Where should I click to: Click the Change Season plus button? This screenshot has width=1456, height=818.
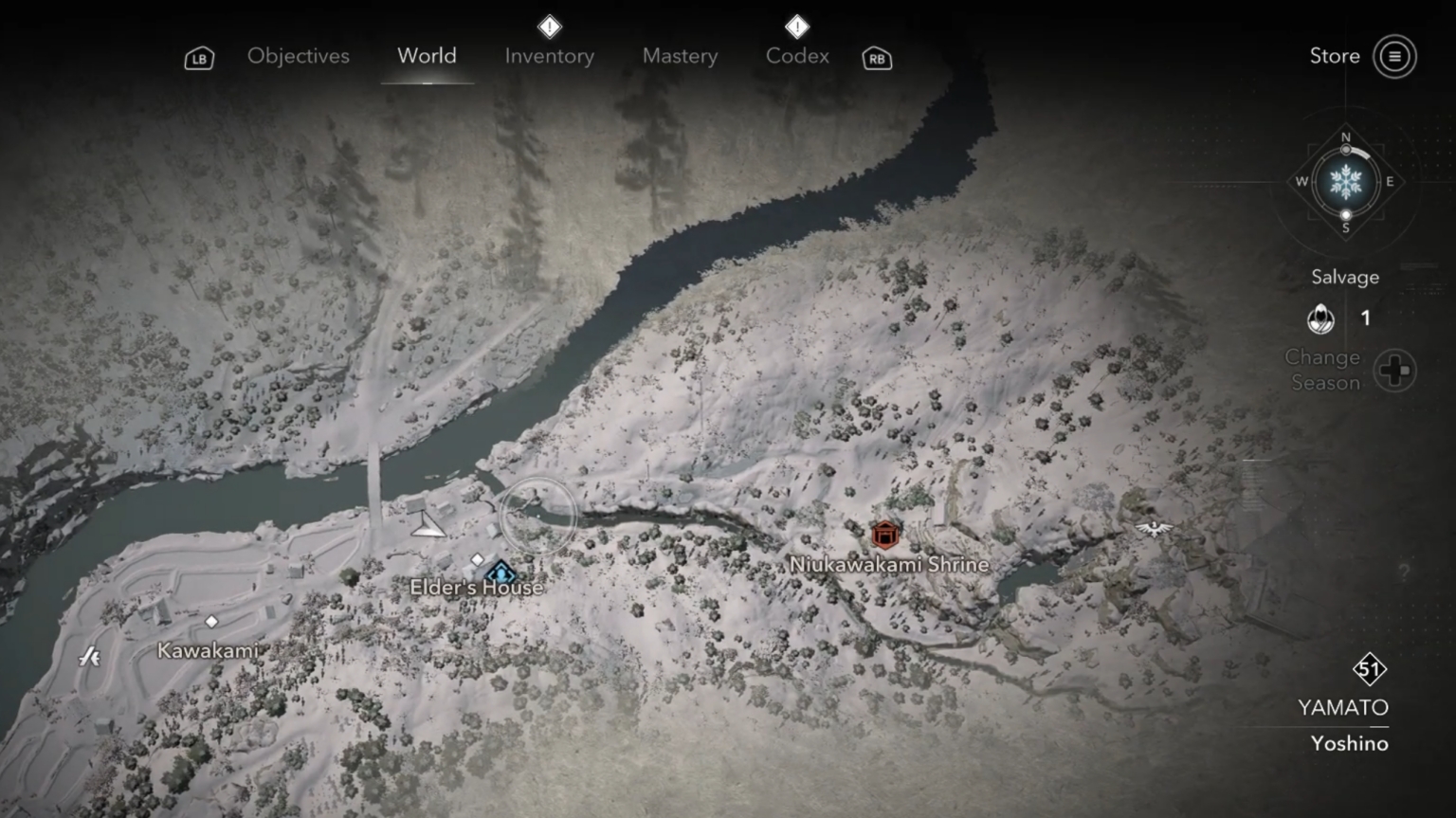(1393, 371)
